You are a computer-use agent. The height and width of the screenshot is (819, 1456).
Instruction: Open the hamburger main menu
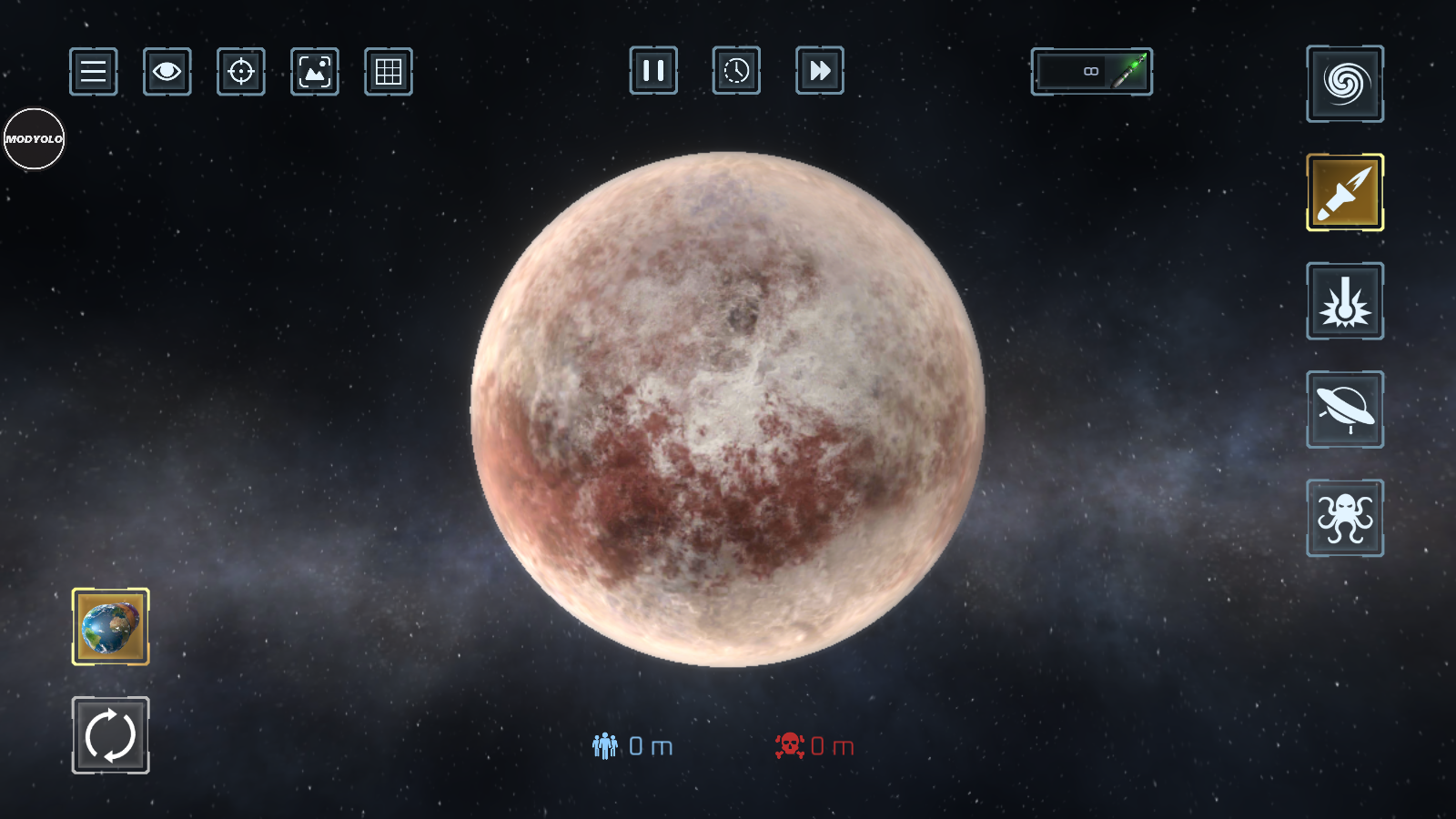94,71
